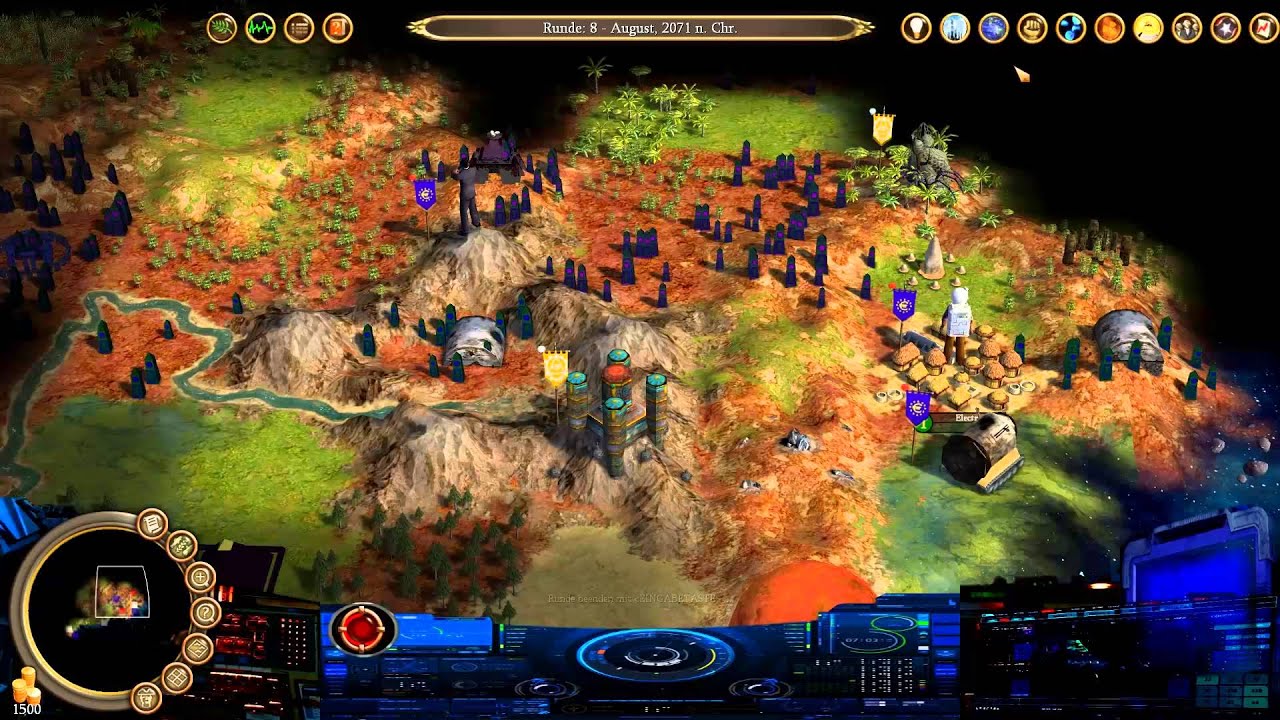Click the magnifier question mark button
The image size is (1280, 720).
204,612
